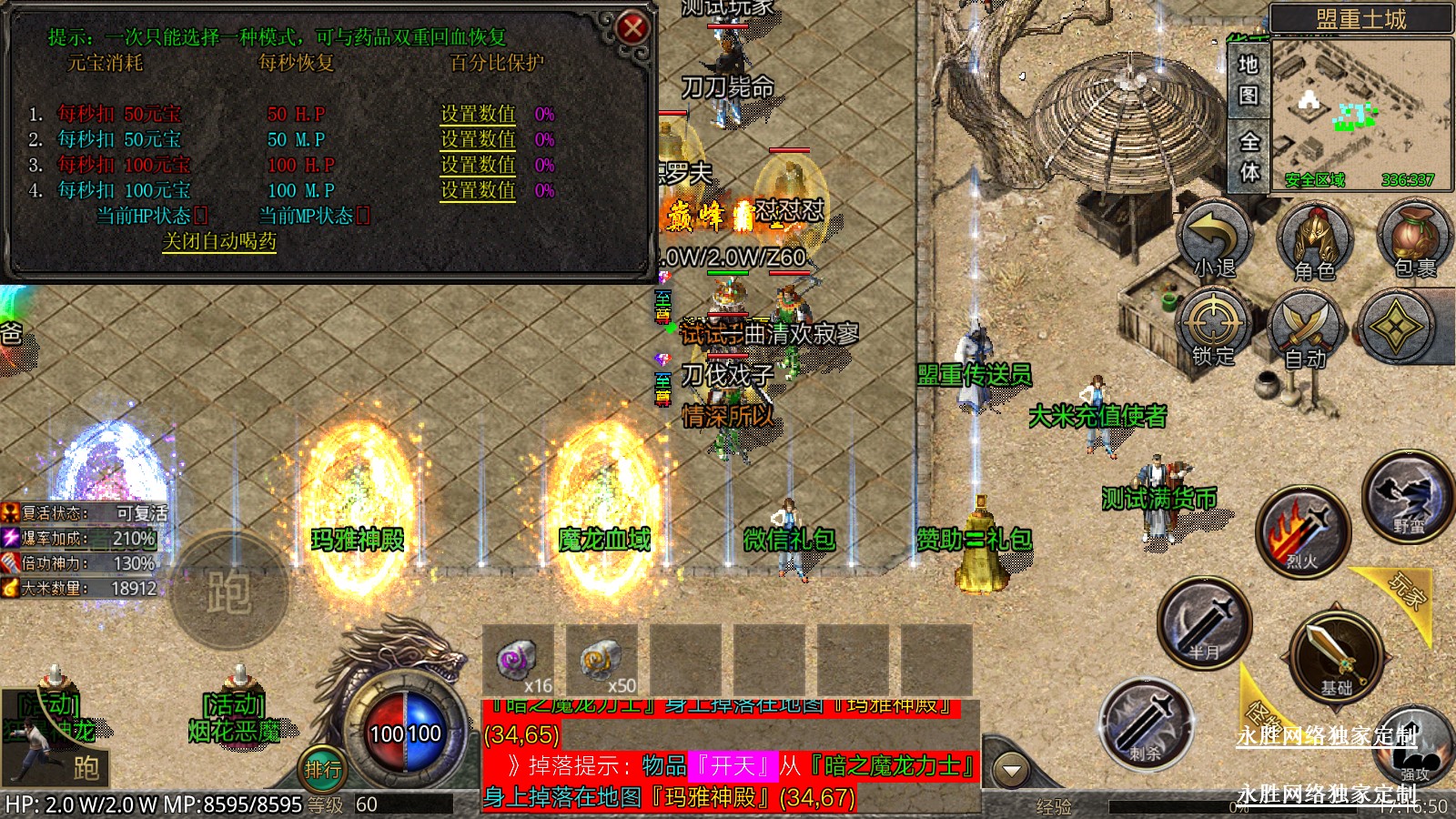1456x819 pixels.
Task: Activate the 基础 basic sword skill
Action: (1336, 655)
